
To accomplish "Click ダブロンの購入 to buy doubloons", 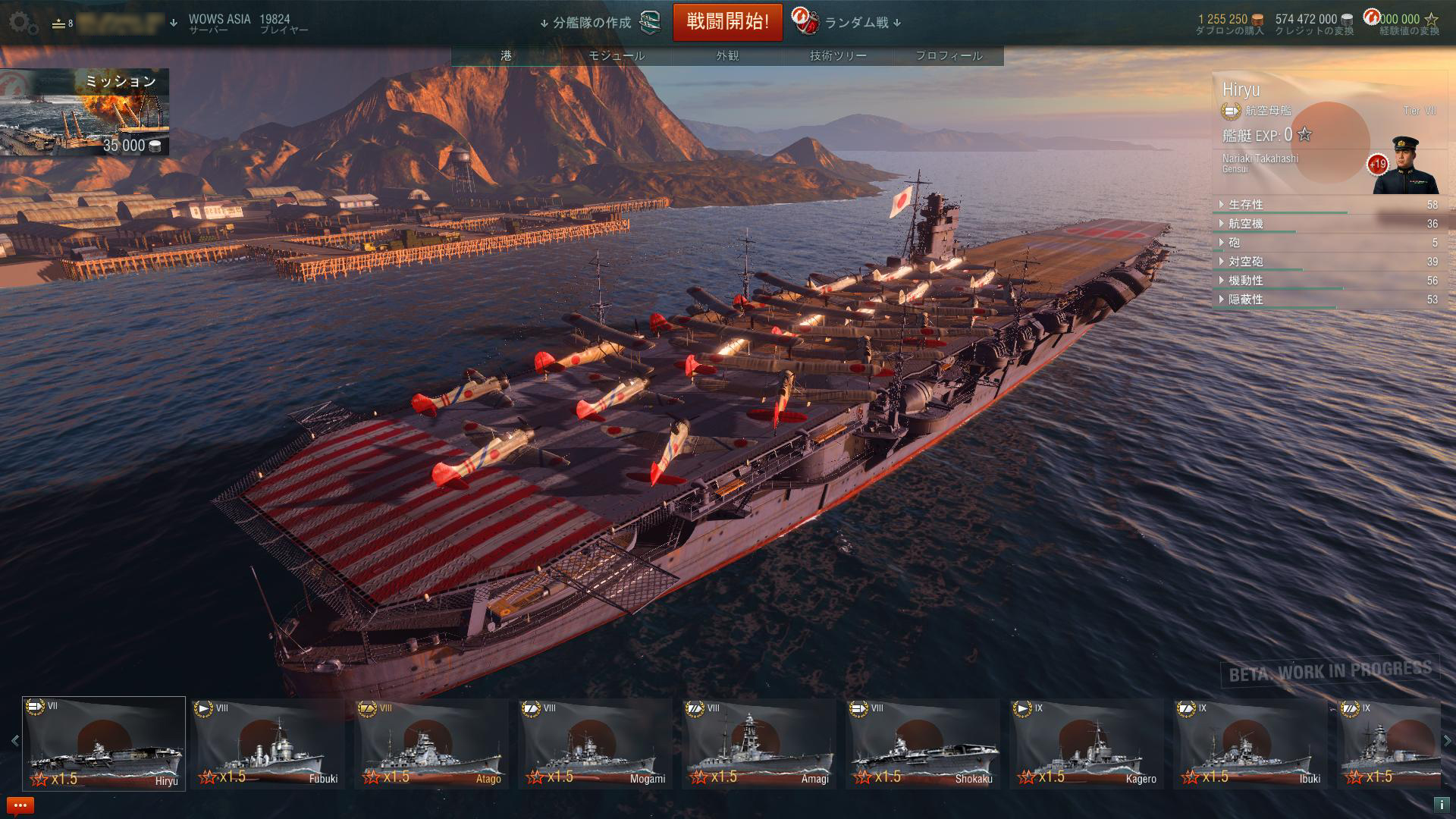I will click(1229, 30).
